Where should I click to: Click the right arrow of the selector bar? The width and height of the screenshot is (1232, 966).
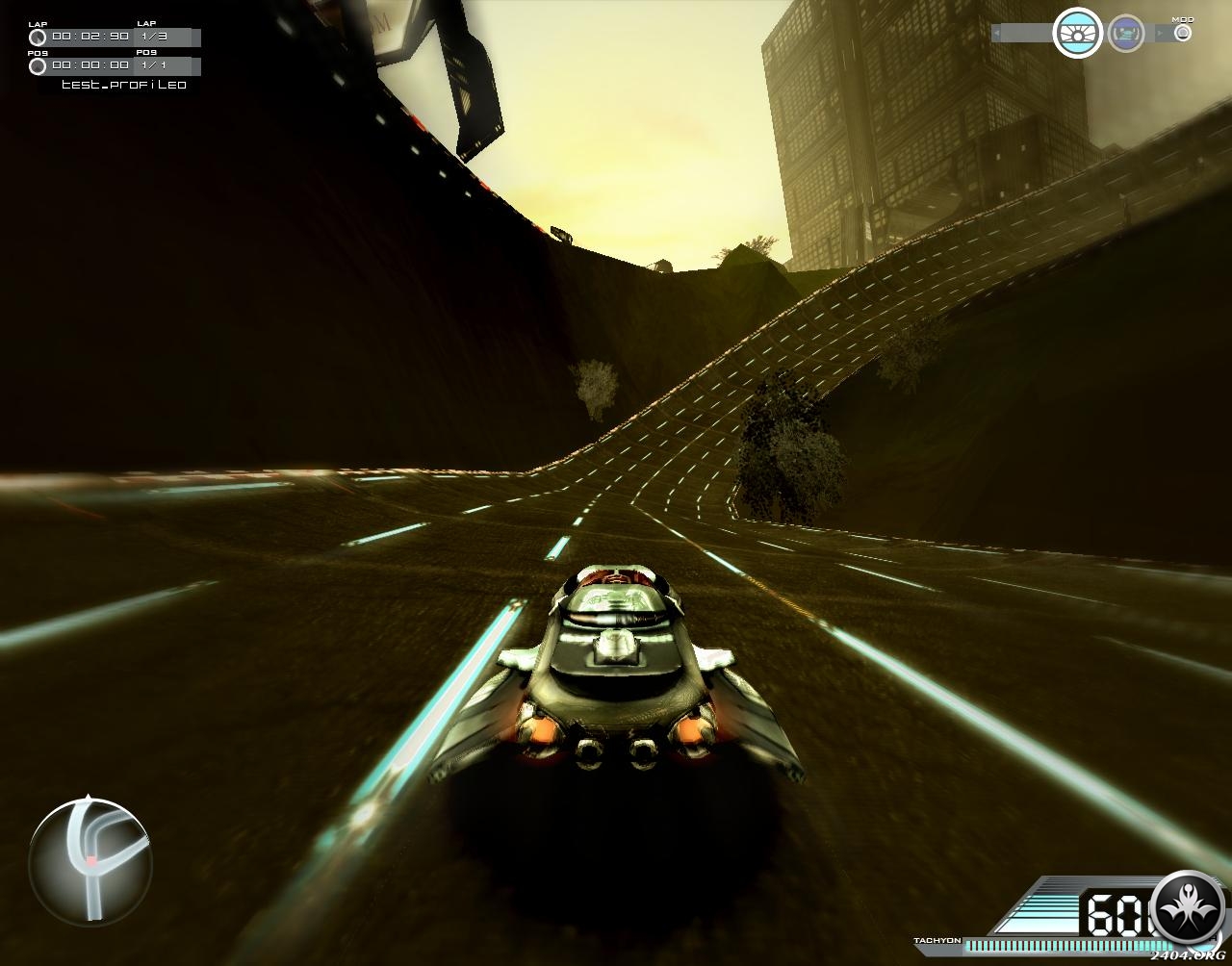coord(1159,34)
